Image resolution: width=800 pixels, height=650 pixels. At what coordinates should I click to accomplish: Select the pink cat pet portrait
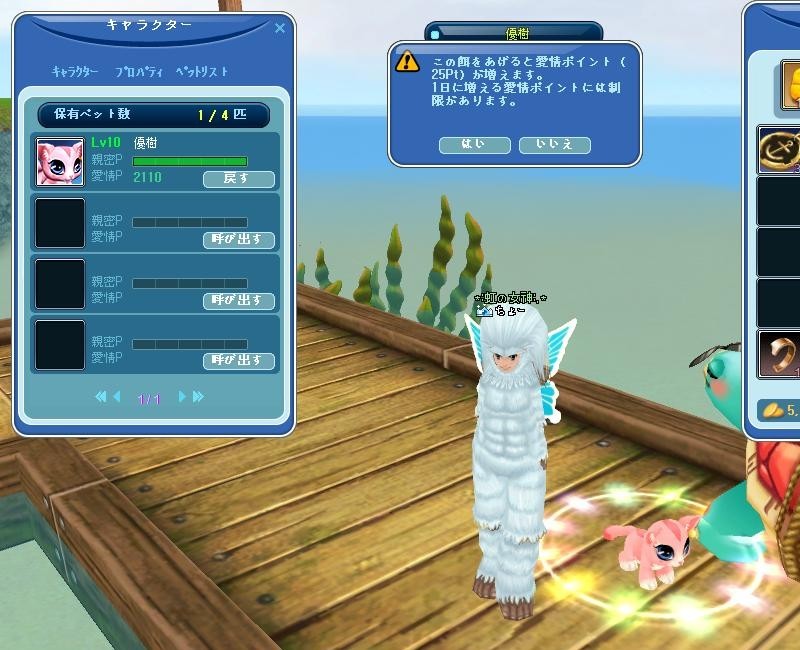click(60, 162)
